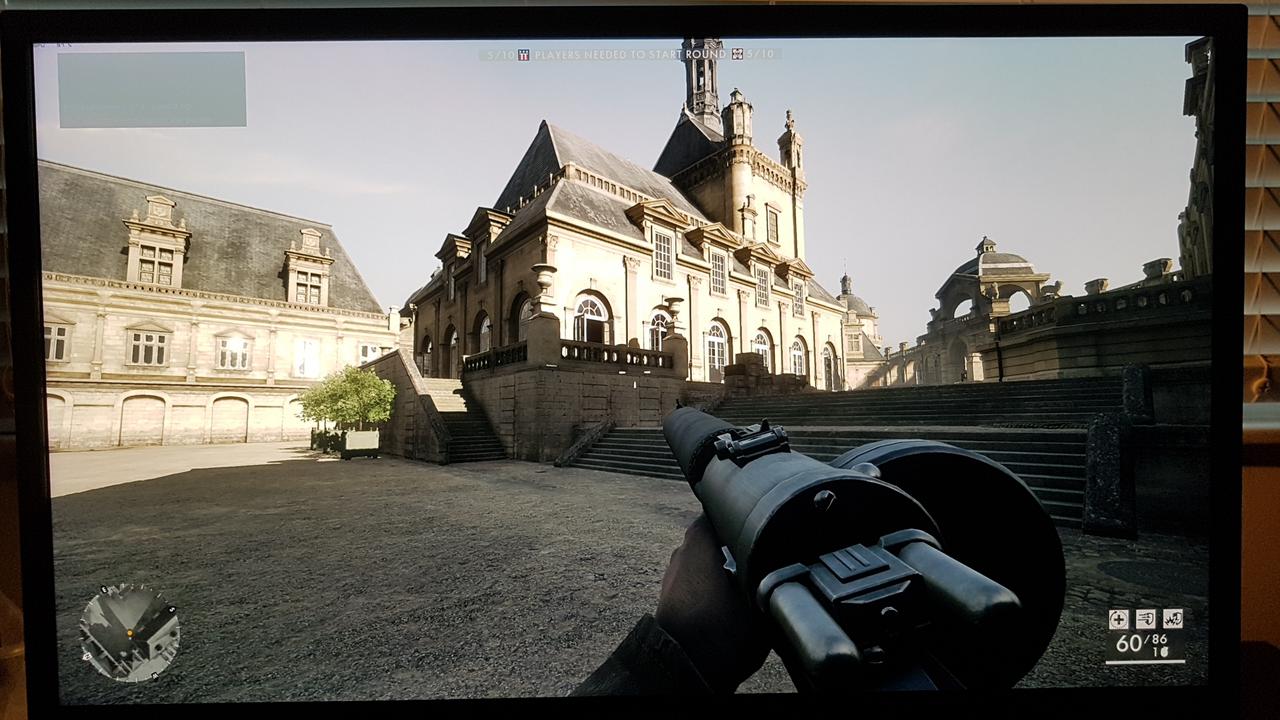Click the south marker on the compass ring

172,609
